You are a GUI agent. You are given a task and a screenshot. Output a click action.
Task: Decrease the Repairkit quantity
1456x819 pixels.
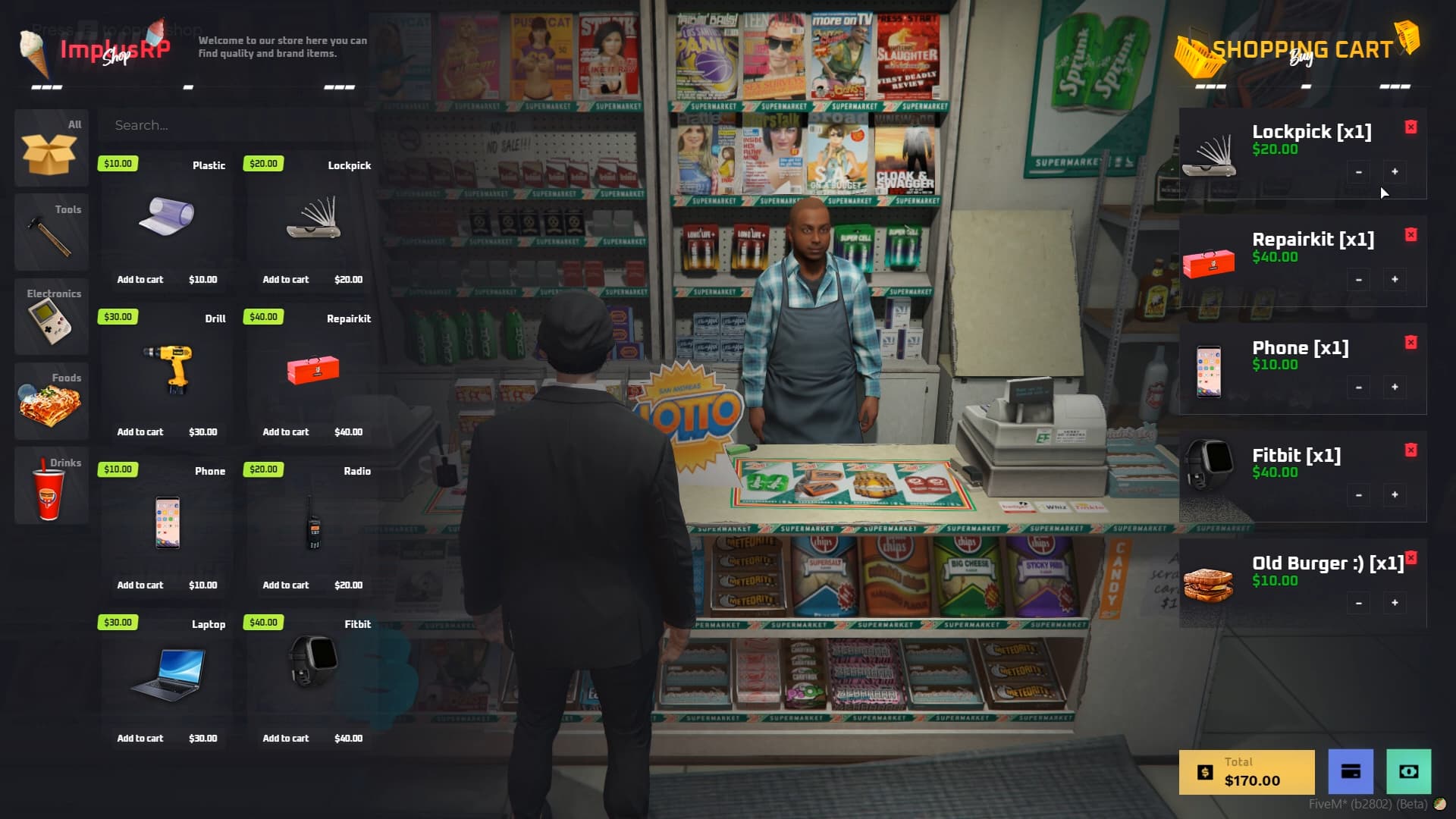point(1357,280)
